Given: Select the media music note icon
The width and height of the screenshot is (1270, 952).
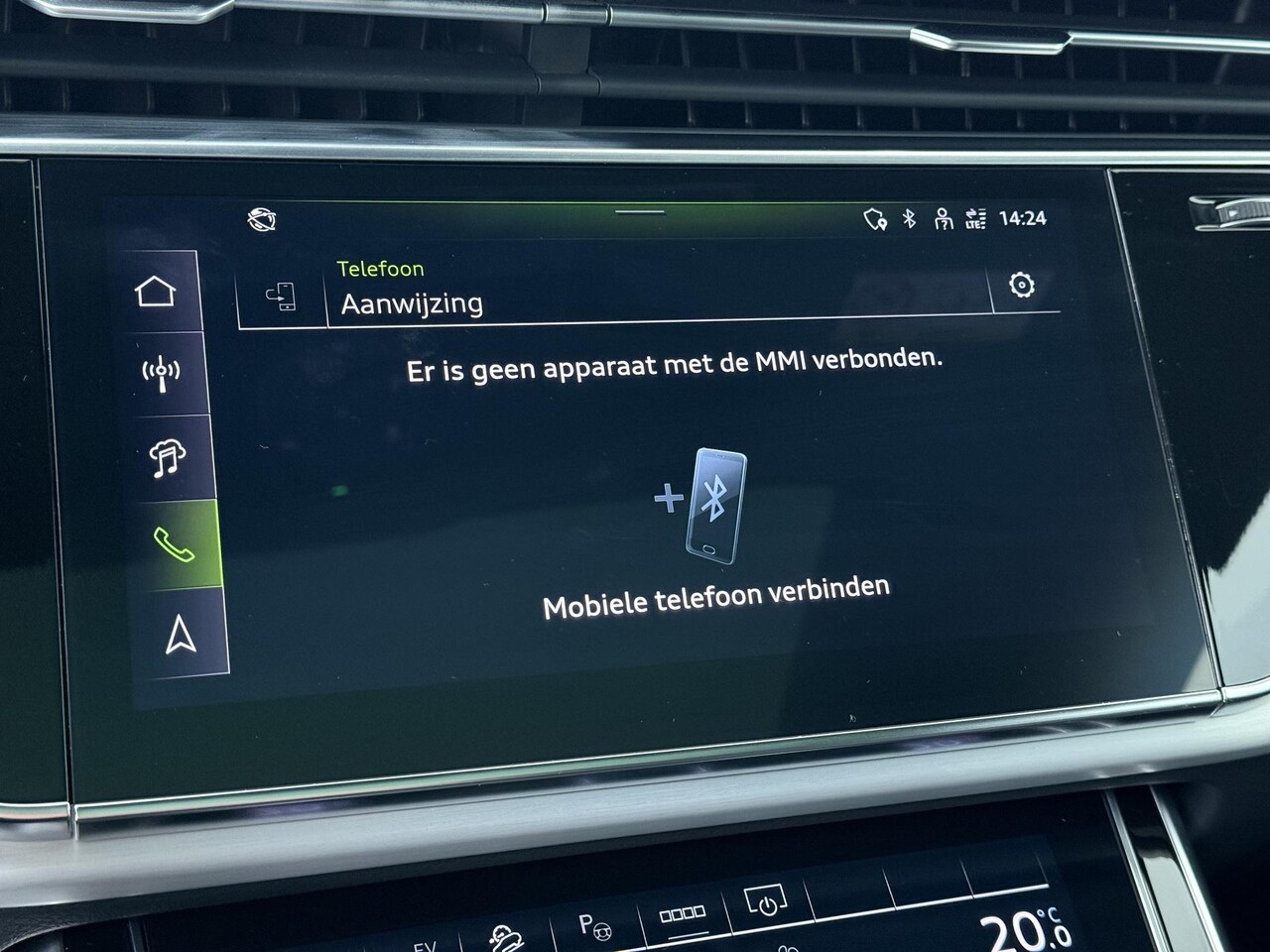Looking at the screenshot, I should [168, 457].
